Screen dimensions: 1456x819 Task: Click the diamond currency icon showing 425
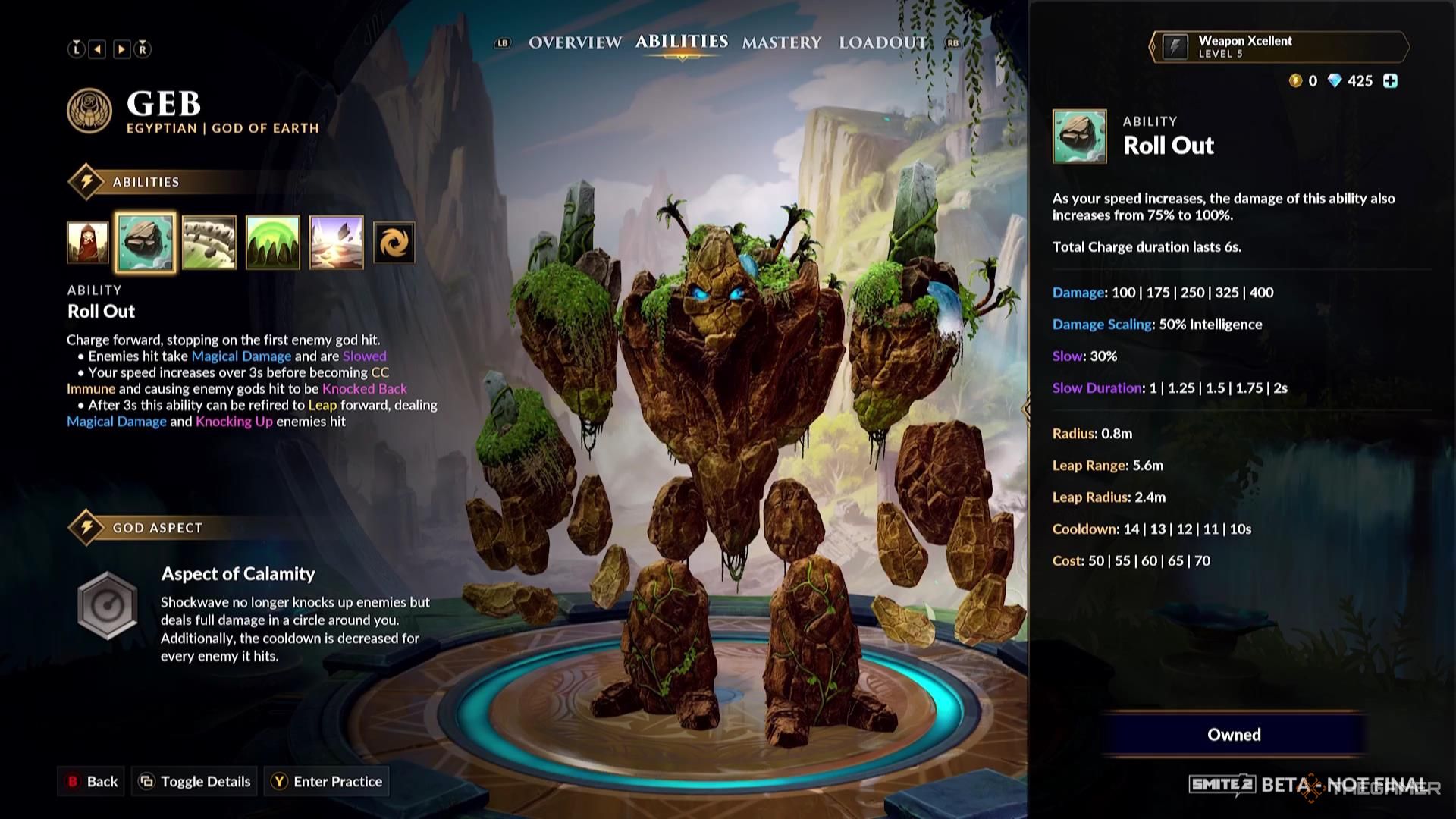click(x=1332, y=81)
